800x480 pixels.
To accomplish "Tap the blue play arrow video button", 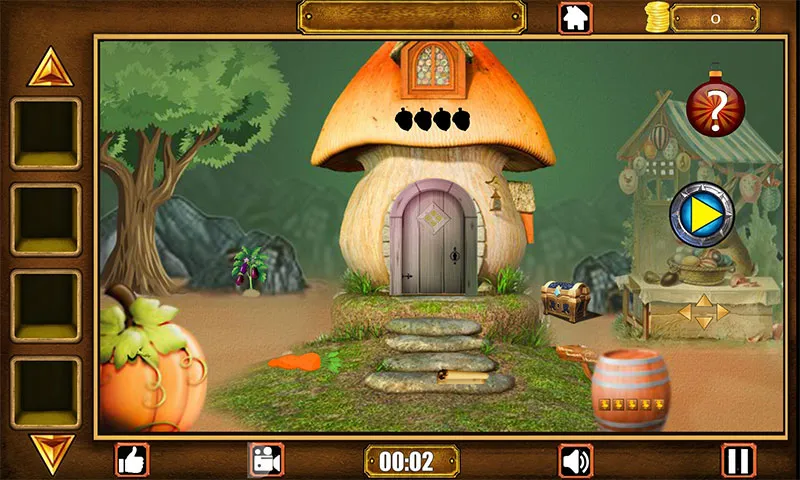I will 701,215.
